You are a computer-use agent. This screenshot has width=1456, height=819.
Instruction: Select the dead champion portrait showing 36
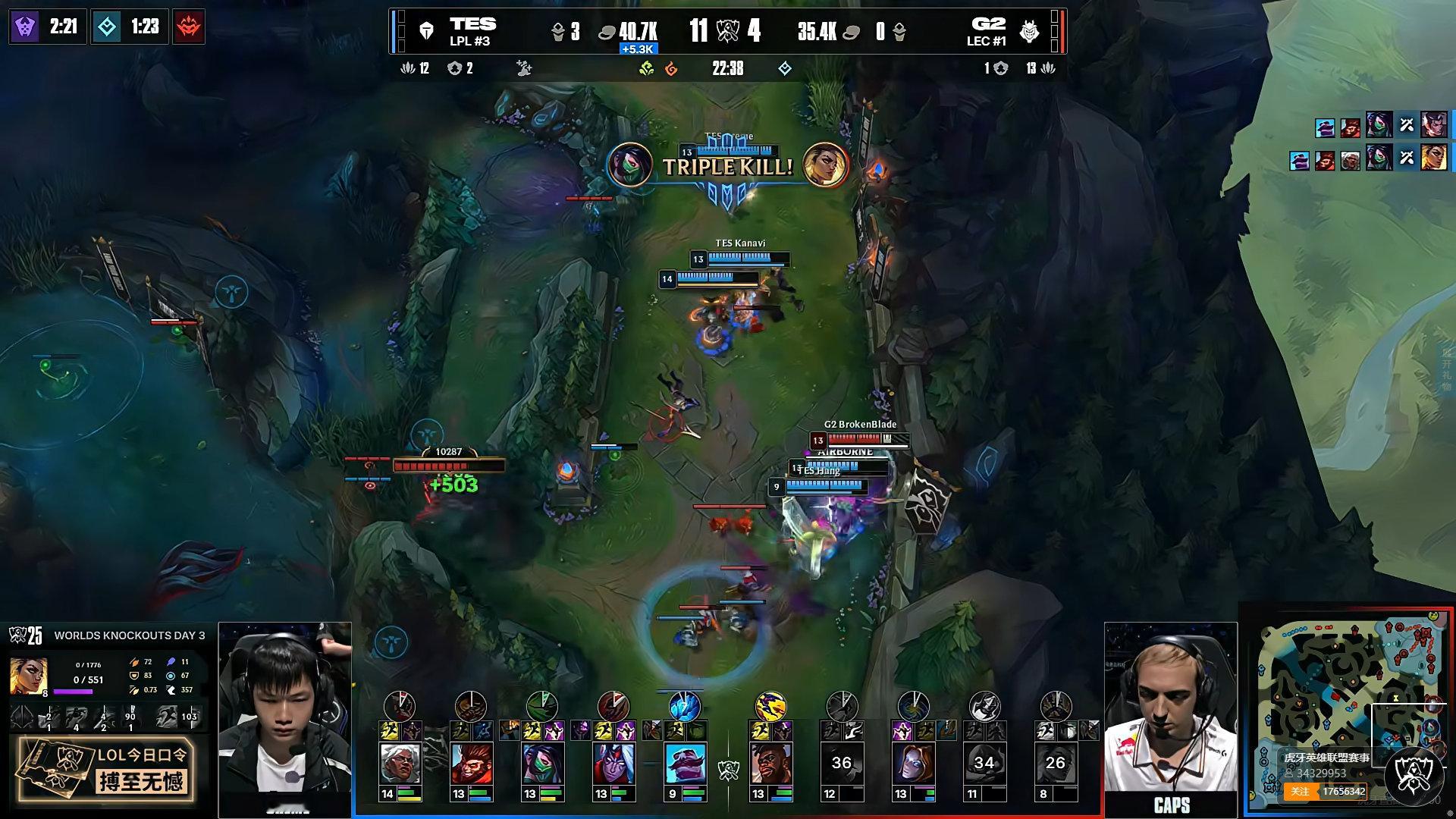point(842,764)
